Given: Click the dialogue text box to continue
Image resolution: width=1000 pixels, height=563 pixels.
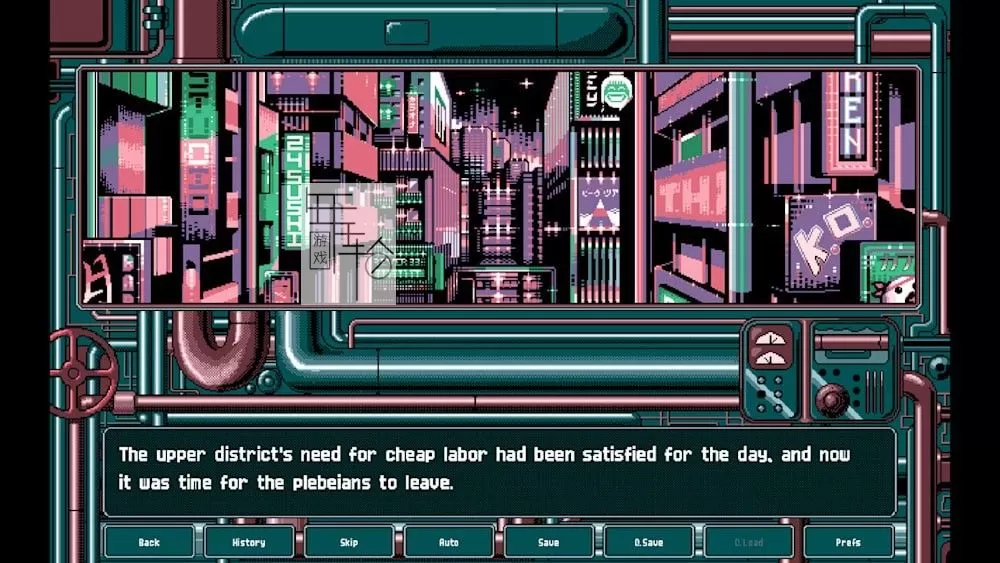Looking at the screenshot, I should tap(500, 471).
